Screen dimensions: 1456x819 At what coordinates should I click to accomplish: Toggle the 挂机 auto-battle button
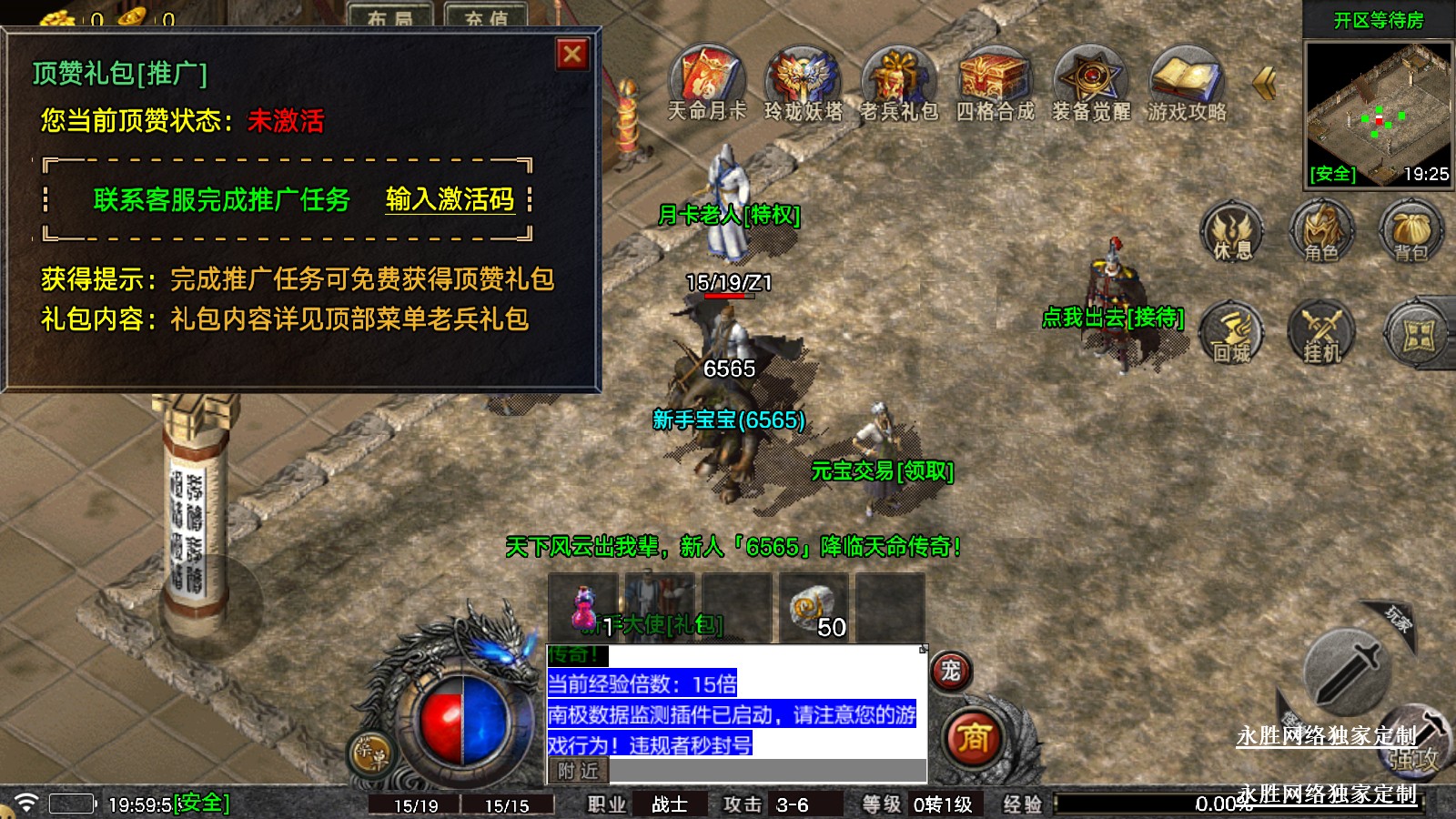1321,334
